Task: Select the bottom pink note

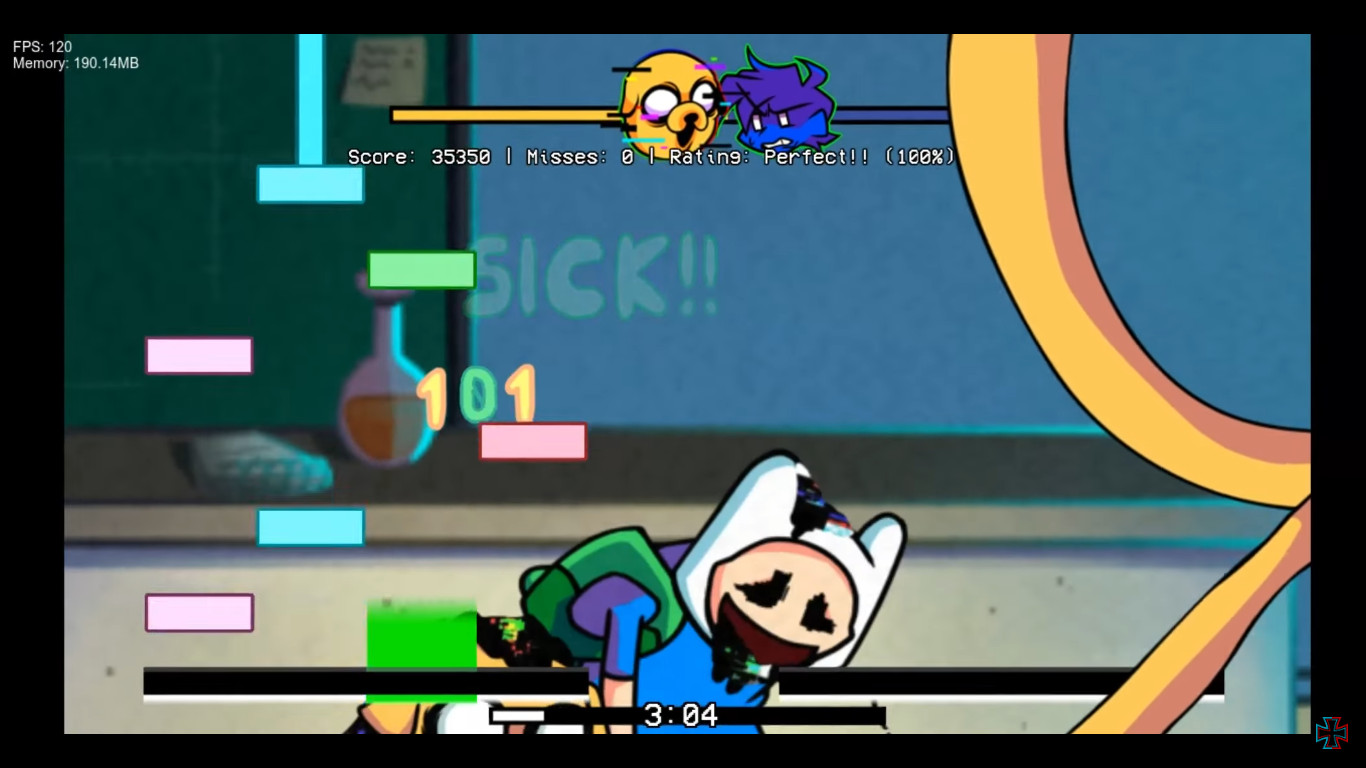Action: [x=198, y=612]
